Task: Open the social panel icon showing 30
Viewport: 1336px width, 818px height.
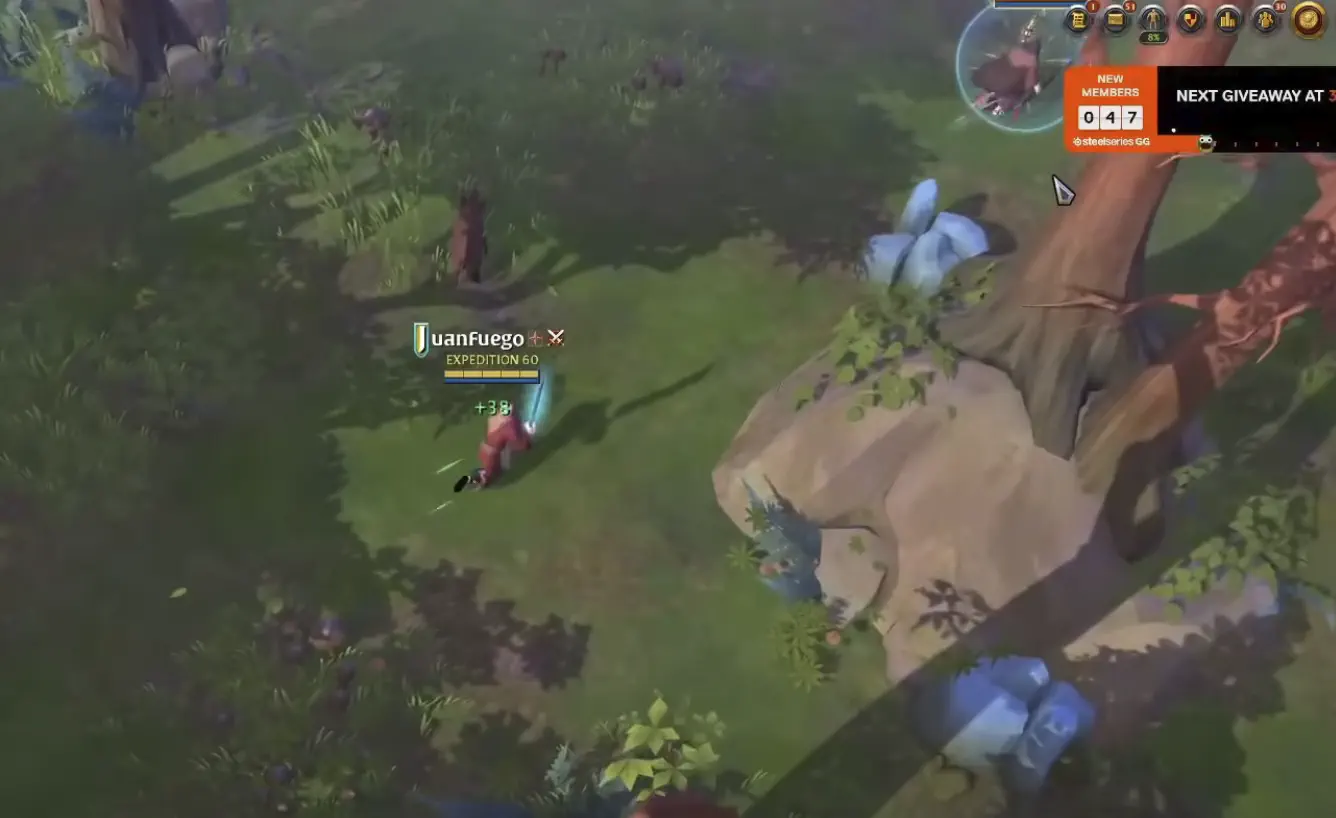Action: point(1266,18)
